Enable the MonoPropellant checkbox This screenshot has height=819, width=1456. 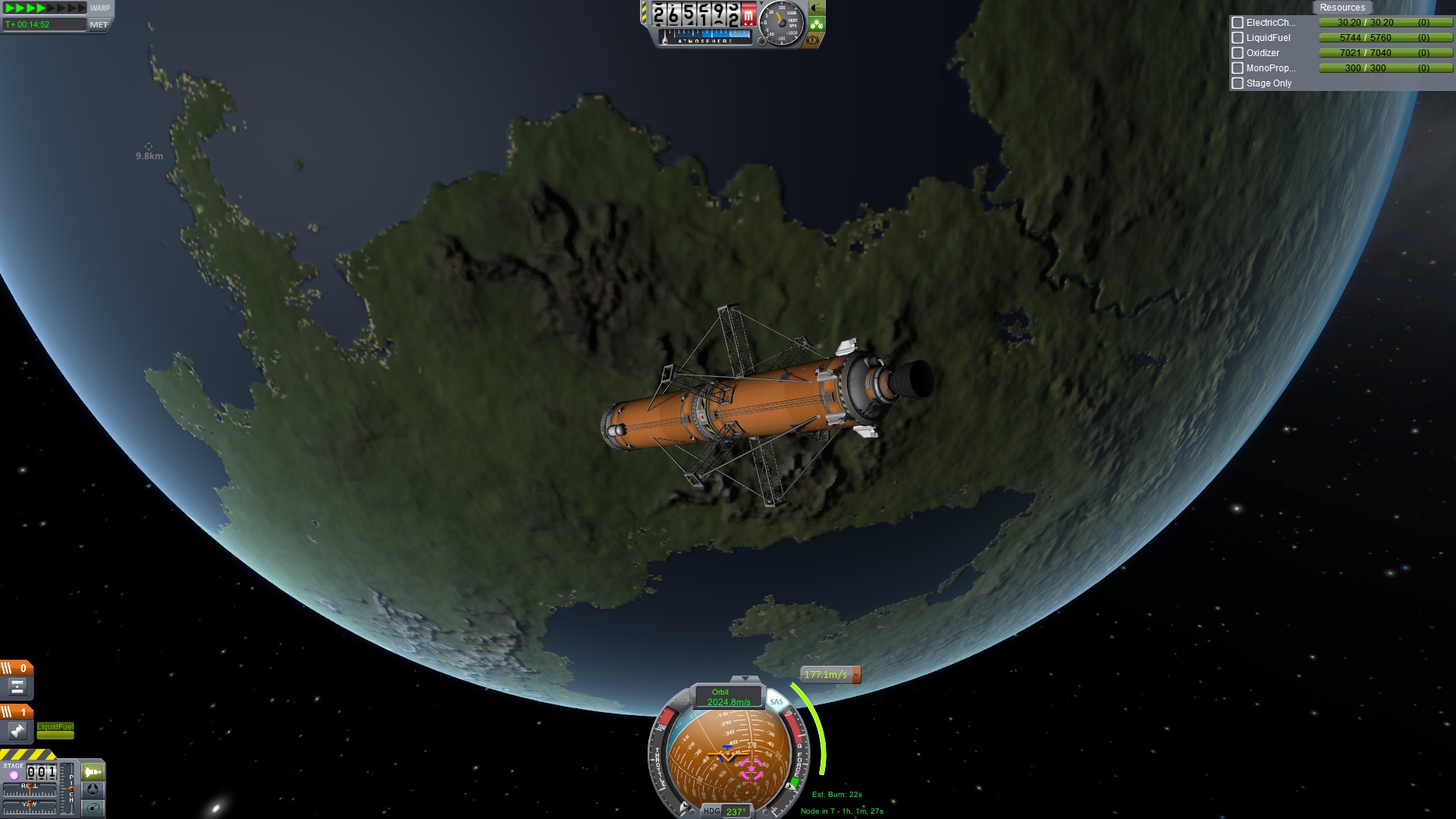[x=1238, y=68]
